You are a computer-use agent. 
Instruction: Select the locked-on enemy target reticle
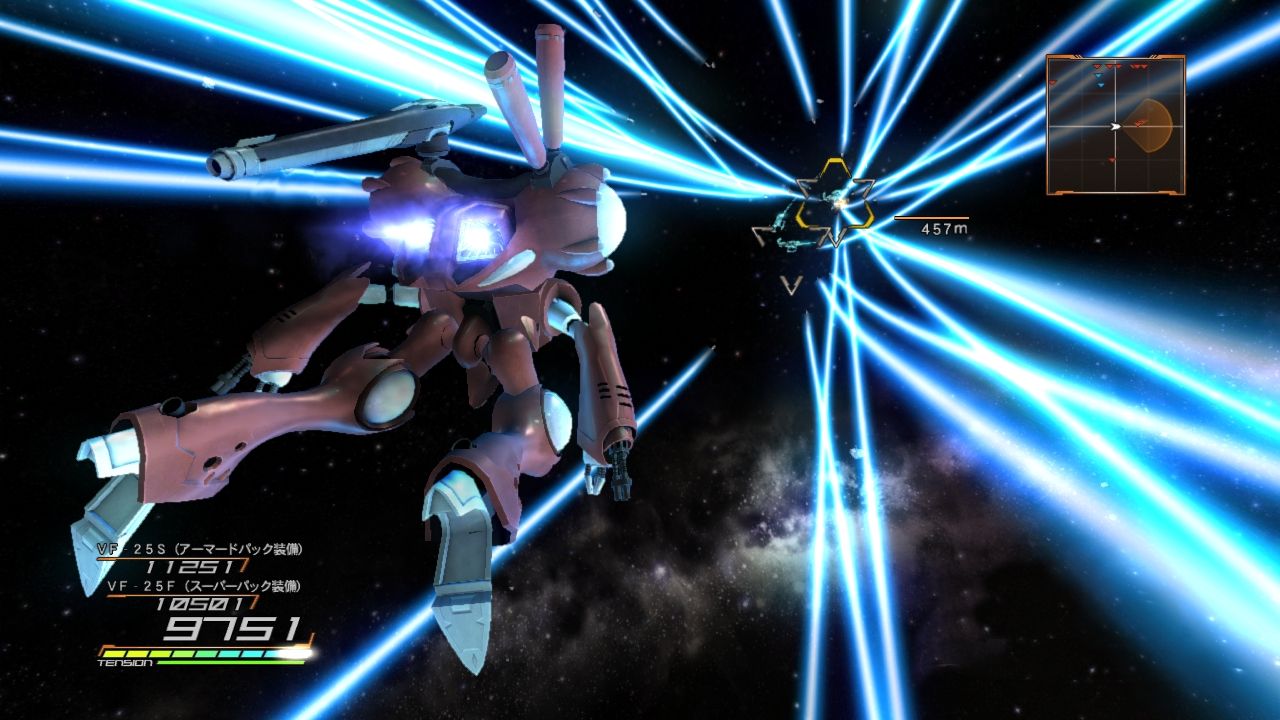[835, 203]
